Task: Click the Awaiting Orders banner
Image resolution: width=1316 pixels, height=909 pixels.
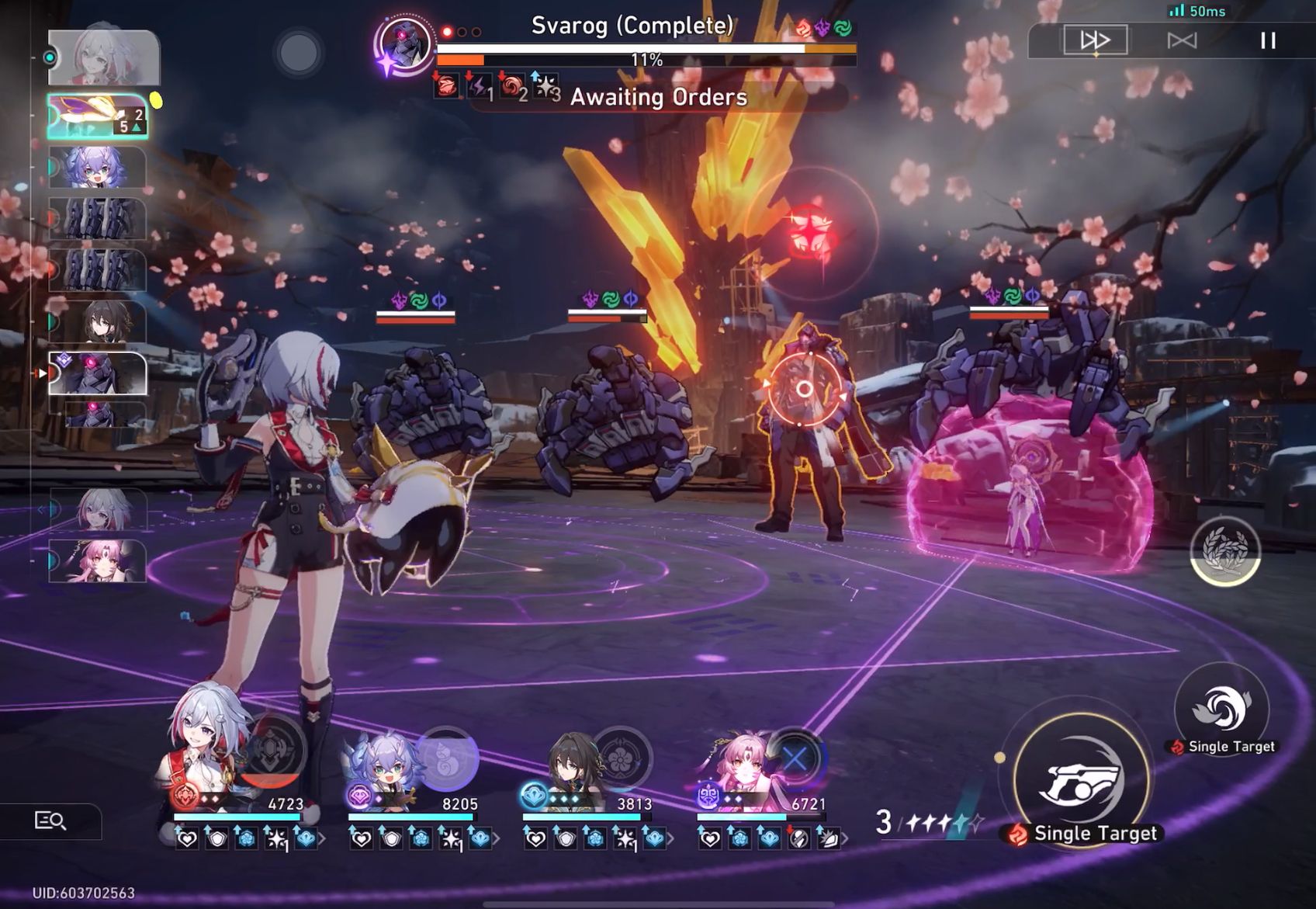Action: pos(658,98)
